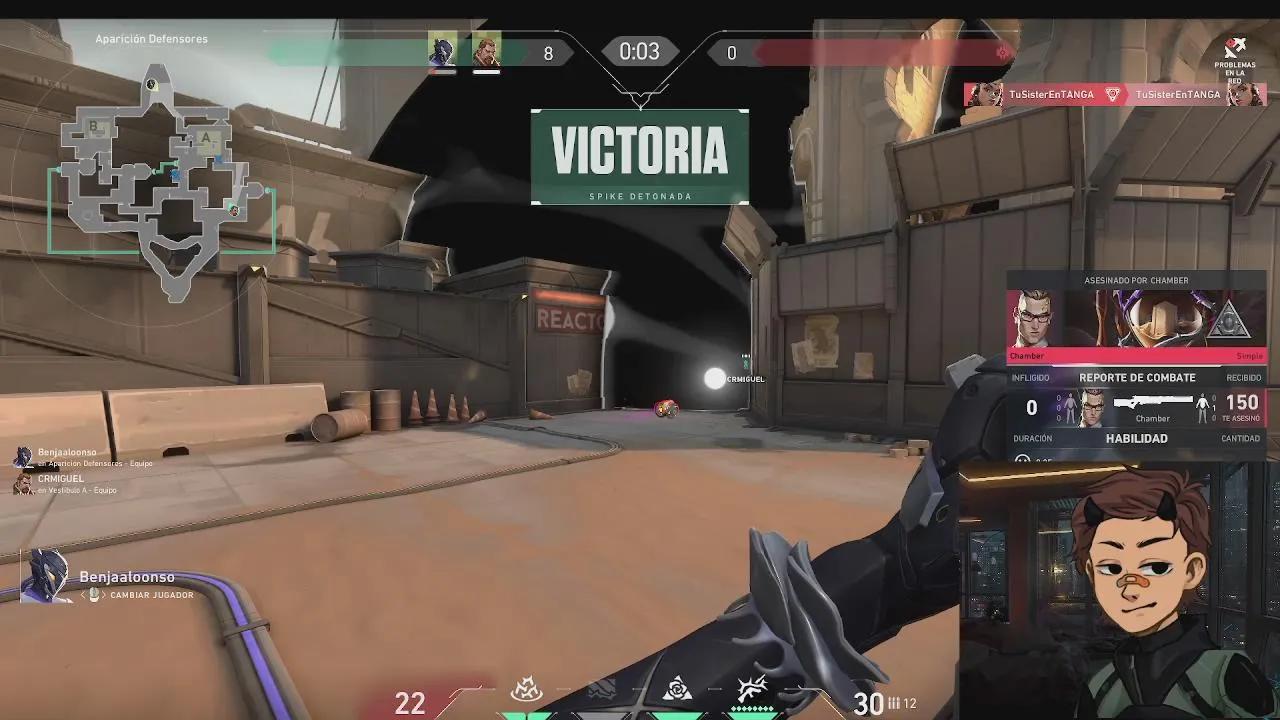Expand the REPORTE DE COMBATE panel
Viewport: 1280px width, 720px height.
point(1136,378)
